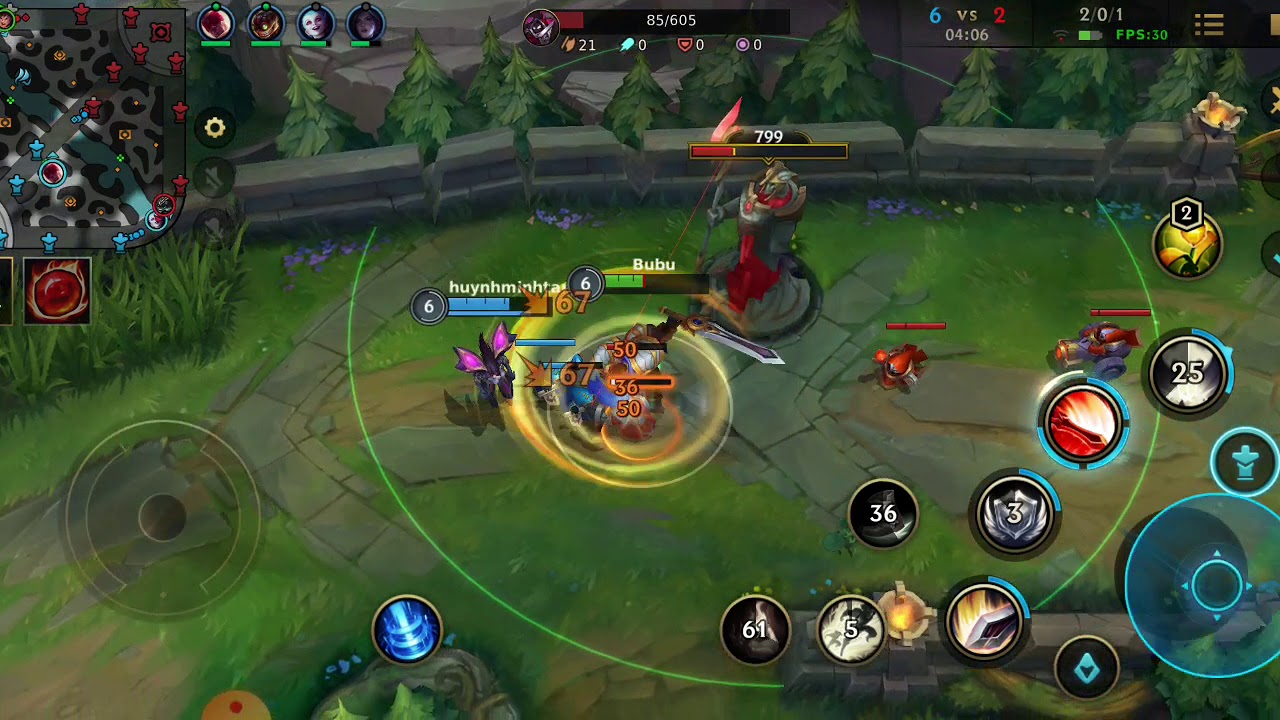The height and width of the screenshot is (720, 1280).
Task: Tap the summoner spell showing 5
Action: pyautogui.click(x=852, y=630)
